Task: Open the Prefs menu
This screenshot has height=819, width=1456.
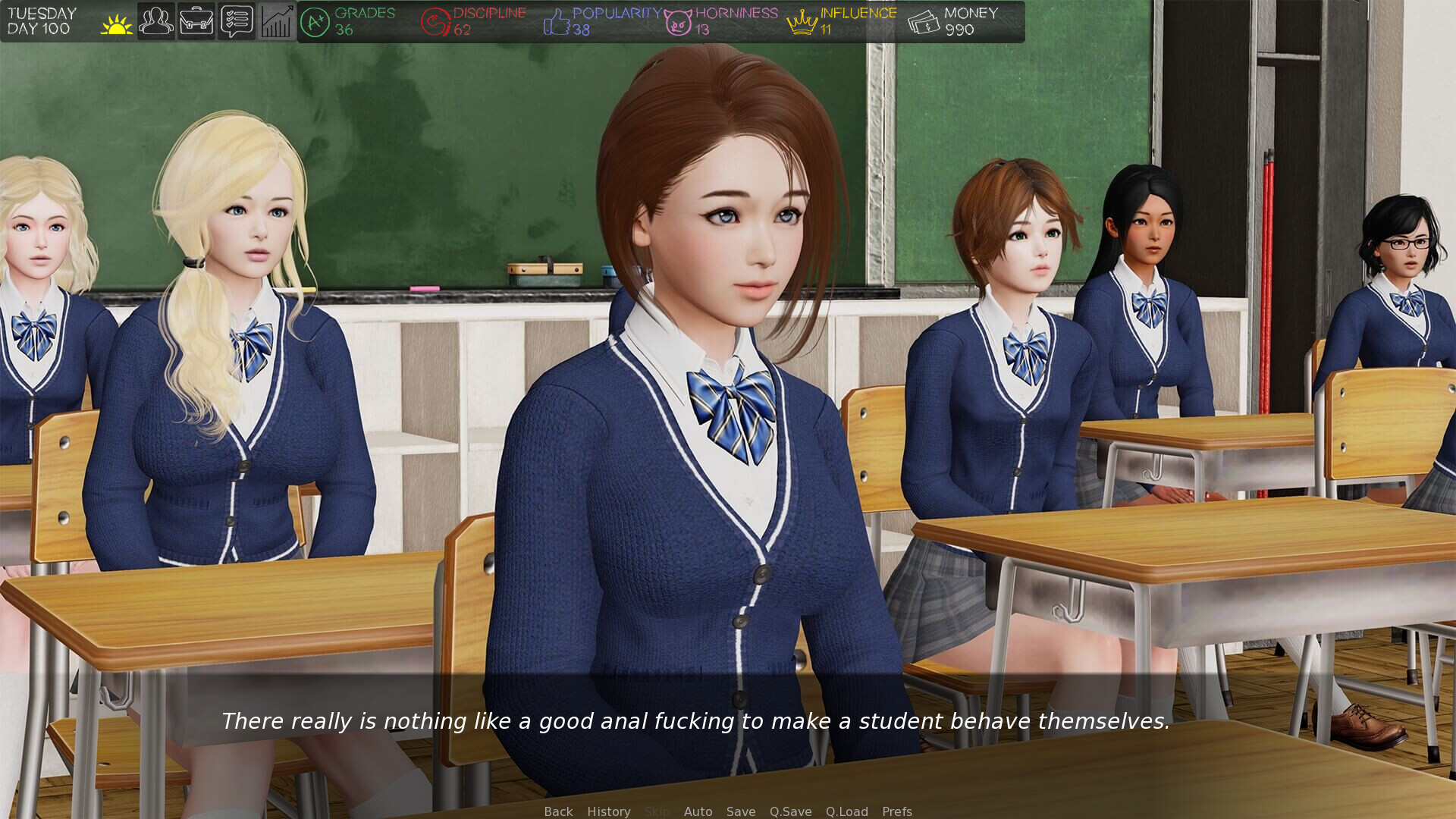Action: click(897, 811)
